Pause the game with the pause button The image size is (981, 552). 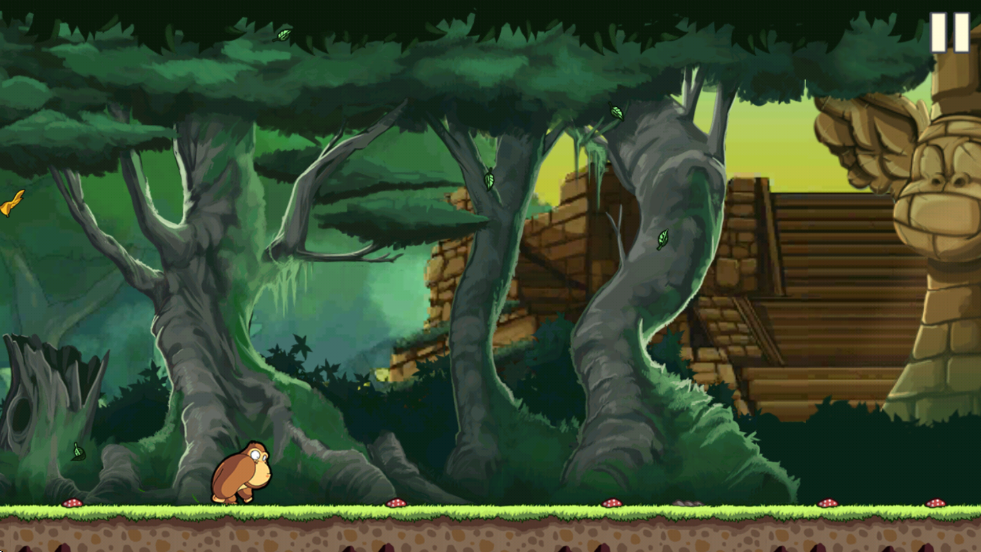coord(949,32)
